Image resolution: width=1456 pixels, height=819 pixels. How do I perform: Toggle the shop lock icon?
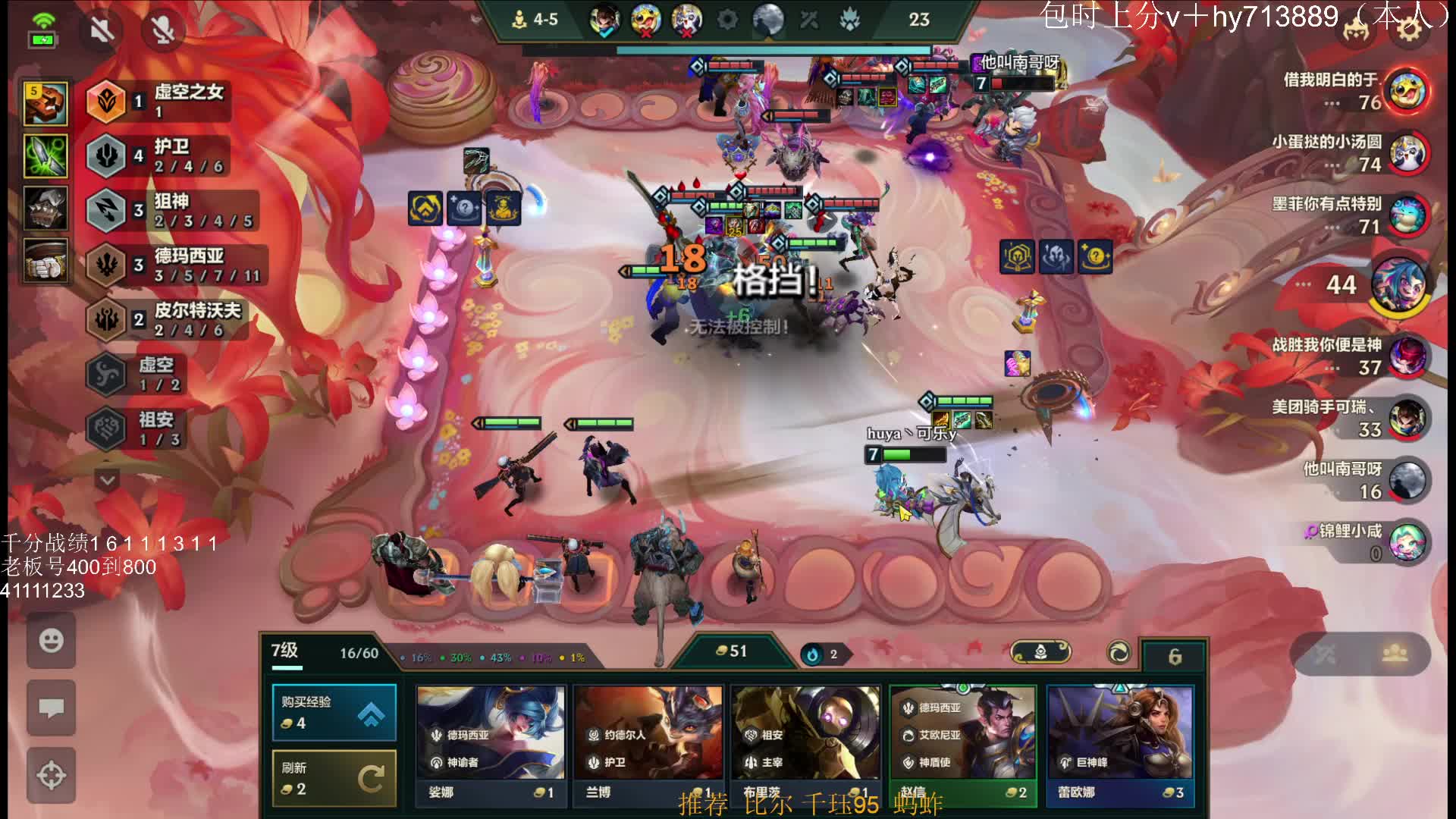click(1175, 656)
